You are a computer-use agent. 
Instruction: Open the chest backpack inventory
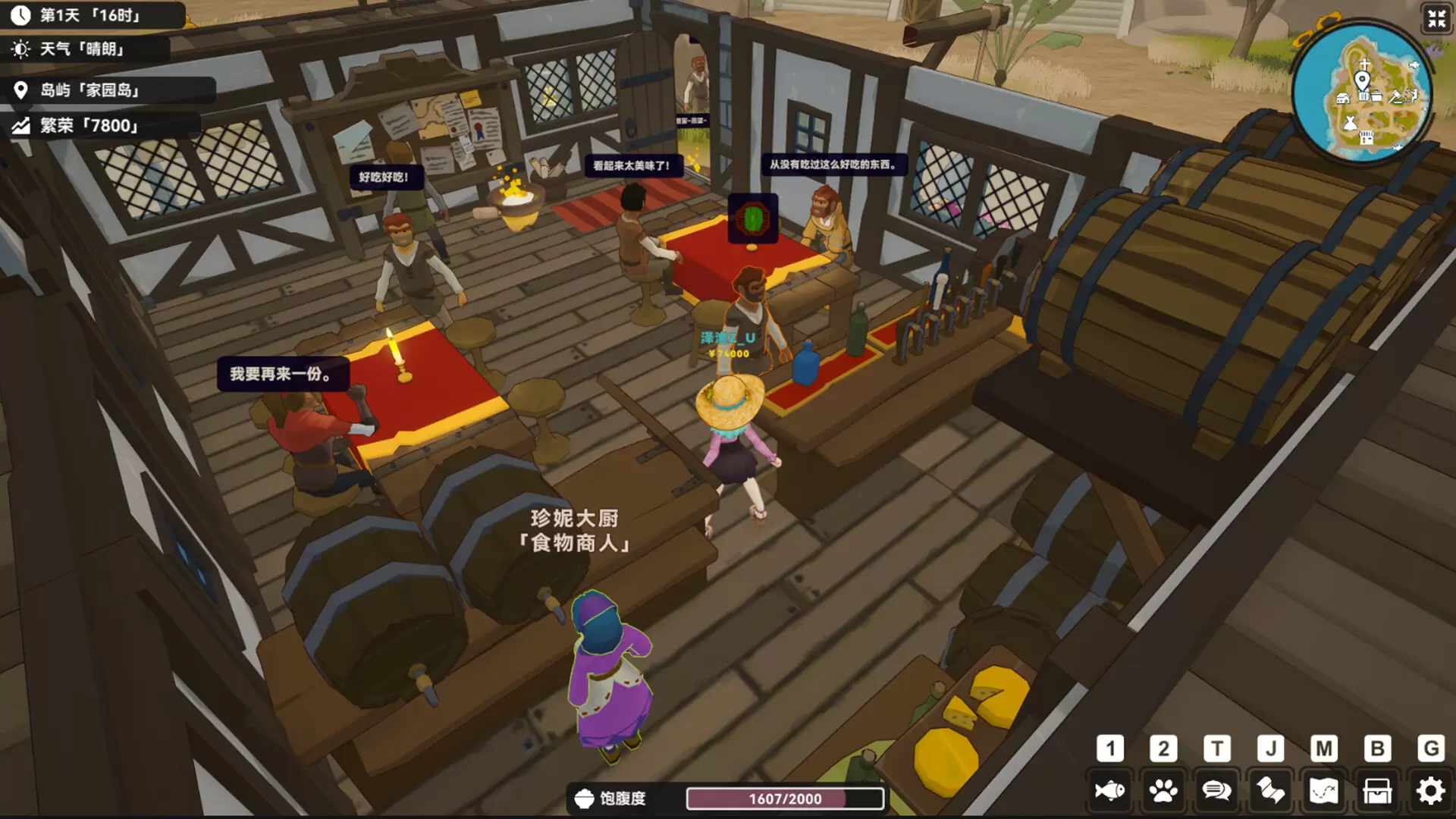point(1377,791)
